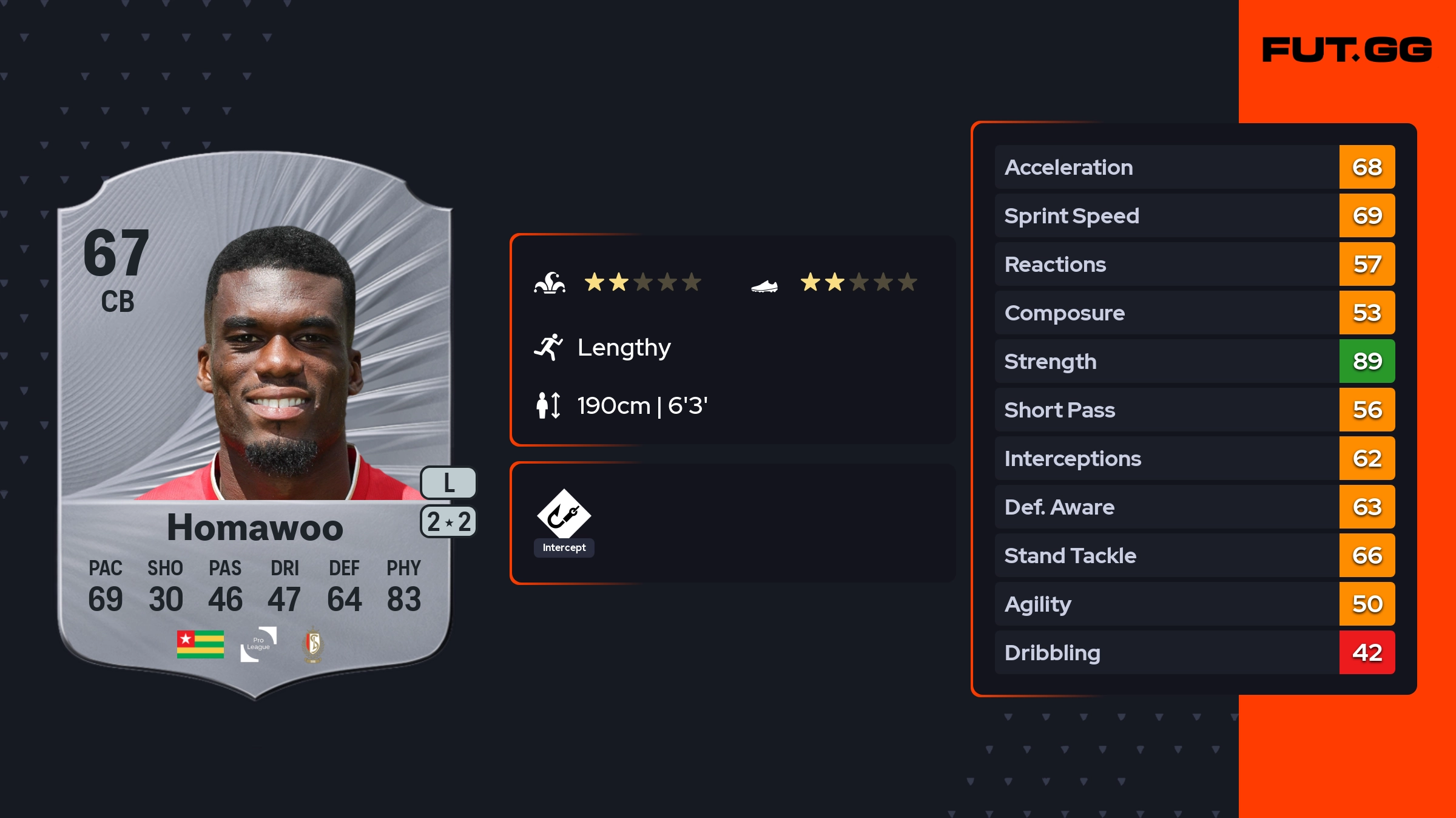Select the Homawoo 67 CB player card
Image resolution: width=1456 pixels, height=818 pixels.
click(255, 425)
